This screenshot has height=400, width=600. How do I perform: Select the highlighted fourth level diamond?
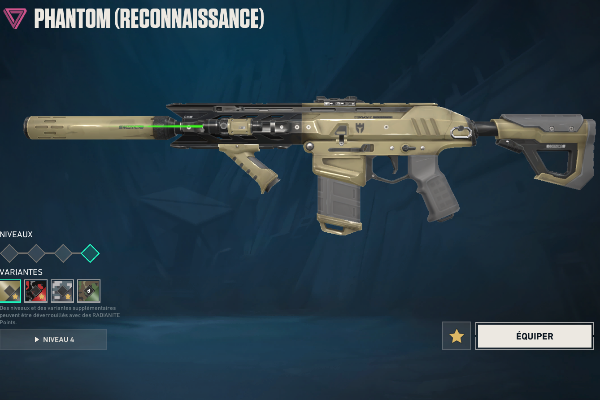tap(90, 253)
